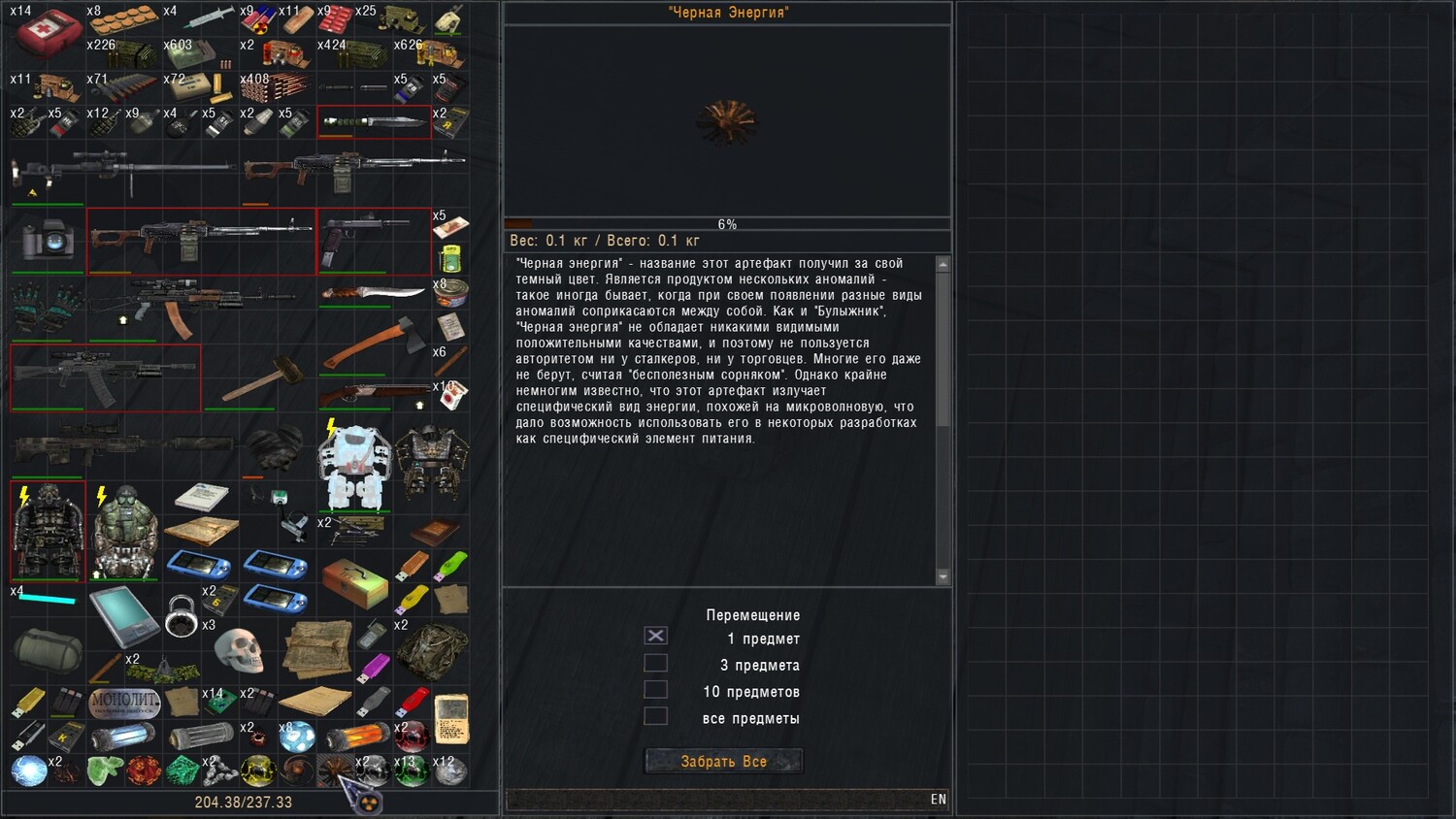Toggle the "10 предметов" checkbox
Screen dimensions: 1456x819
656,690
